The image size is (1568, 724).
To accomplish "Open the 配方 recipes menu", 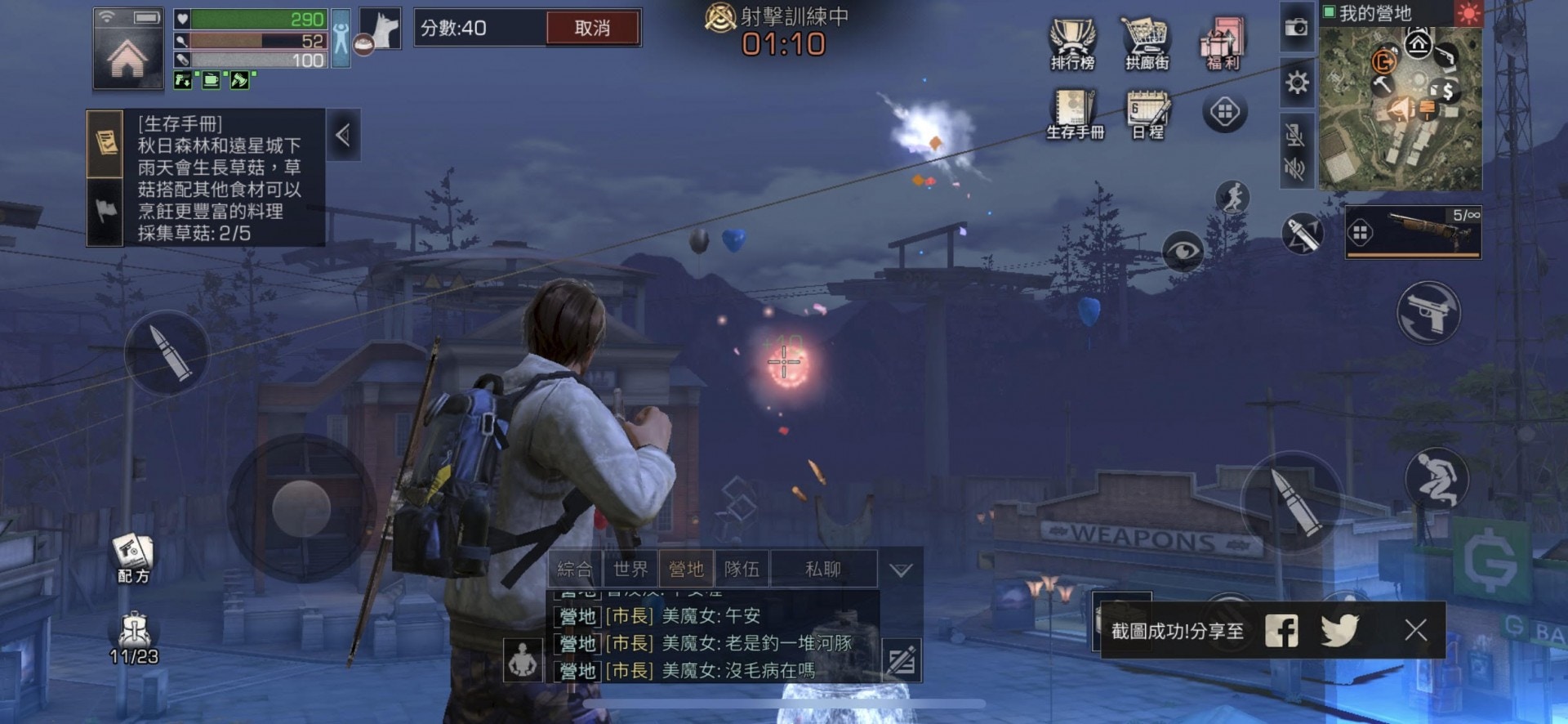I will coord(133,558).
